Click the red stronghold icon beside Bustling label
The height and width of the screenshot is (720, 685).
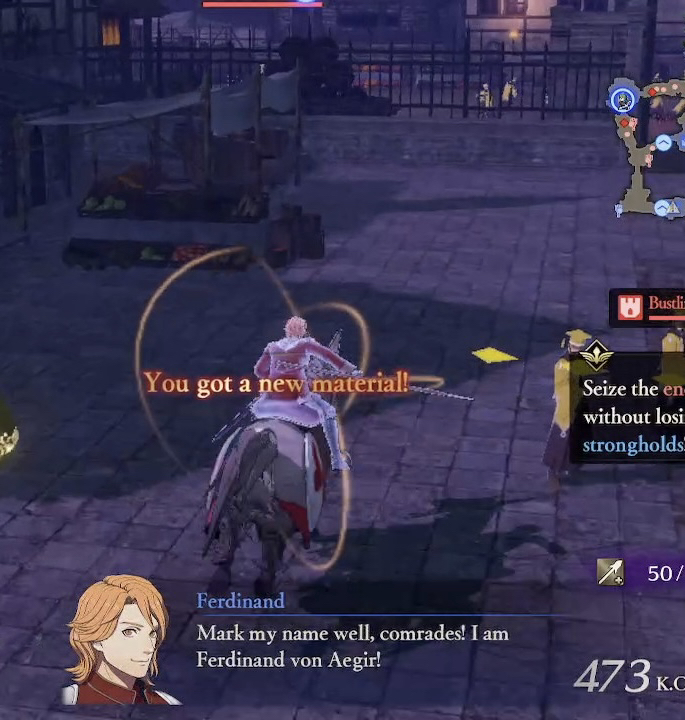[629, 308]
